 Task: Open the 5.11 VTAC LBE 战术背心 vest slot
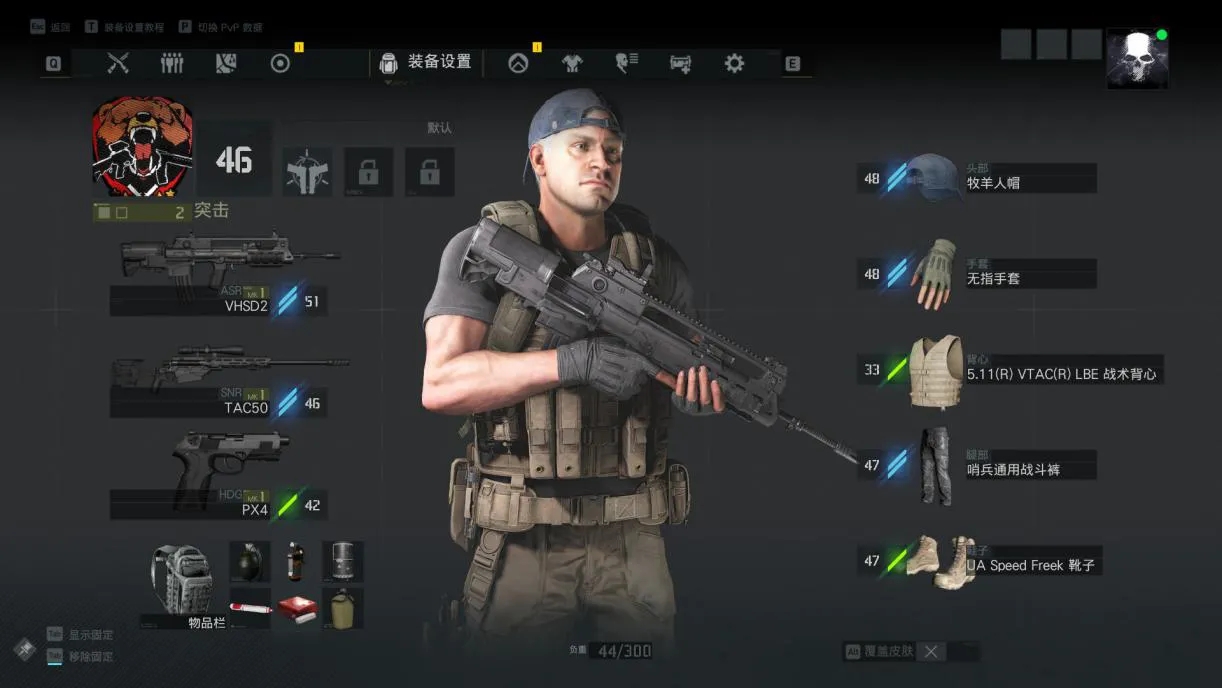coord(1010,370)
